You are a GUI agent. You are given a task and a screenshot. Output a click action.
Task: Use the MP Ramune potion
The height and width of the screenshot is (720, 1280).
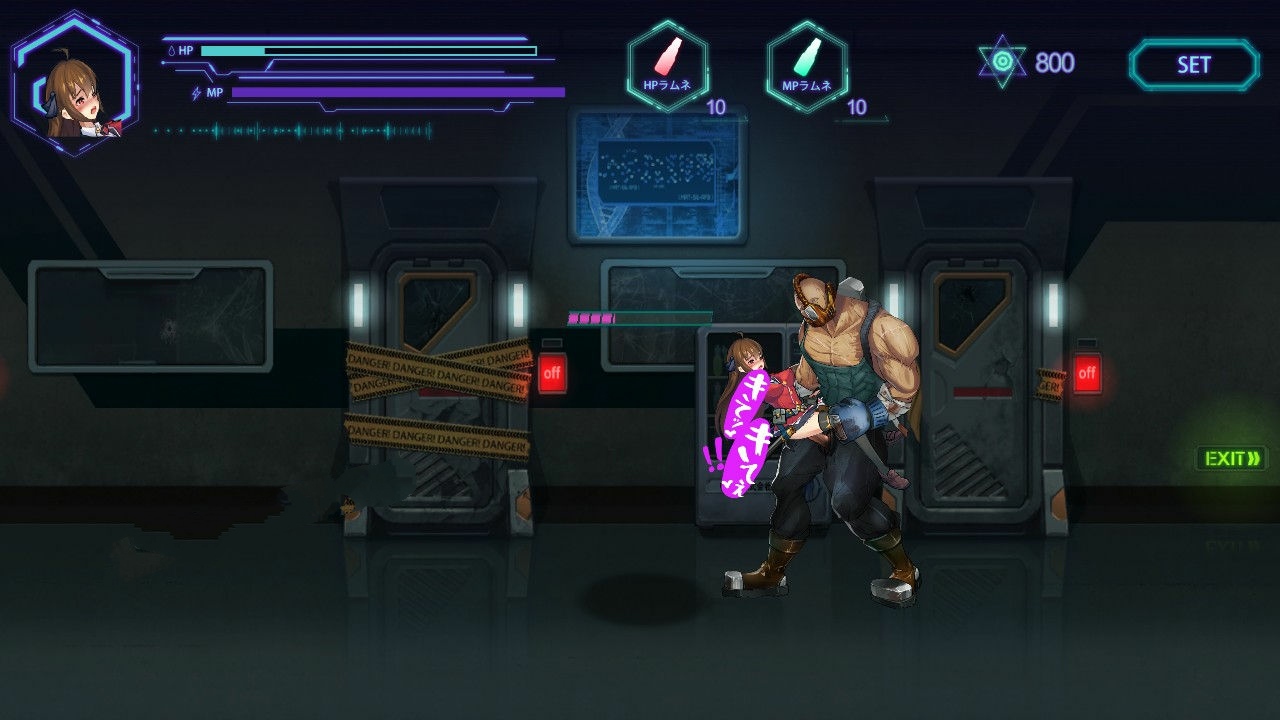[807, 65]
